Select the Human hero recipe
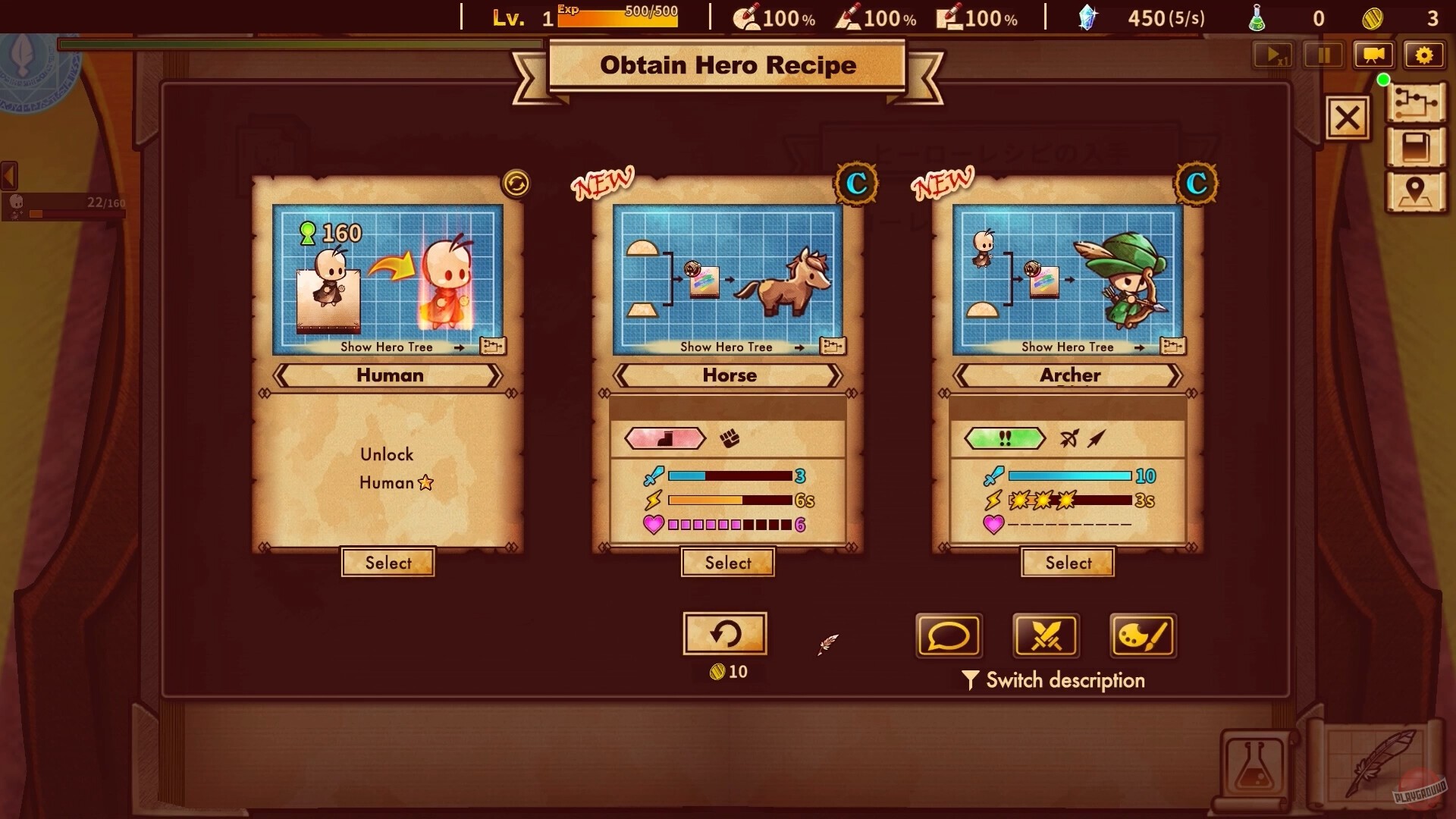Image resolution: width=1456 pixels, height=819 pixels. pyautogui.click(x=388, y=562)
